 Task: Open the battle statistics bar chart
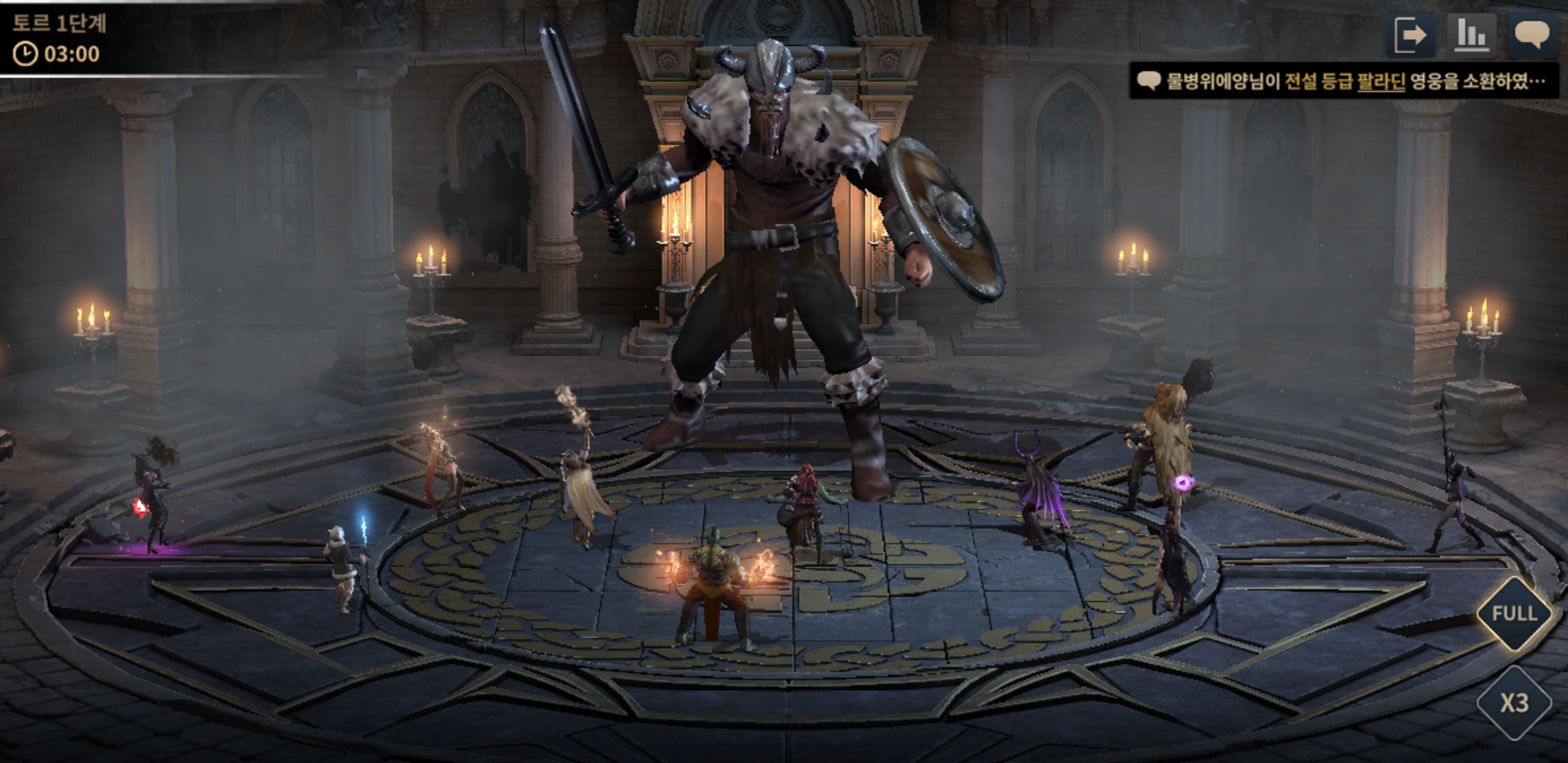click(x=1471, y=36)
